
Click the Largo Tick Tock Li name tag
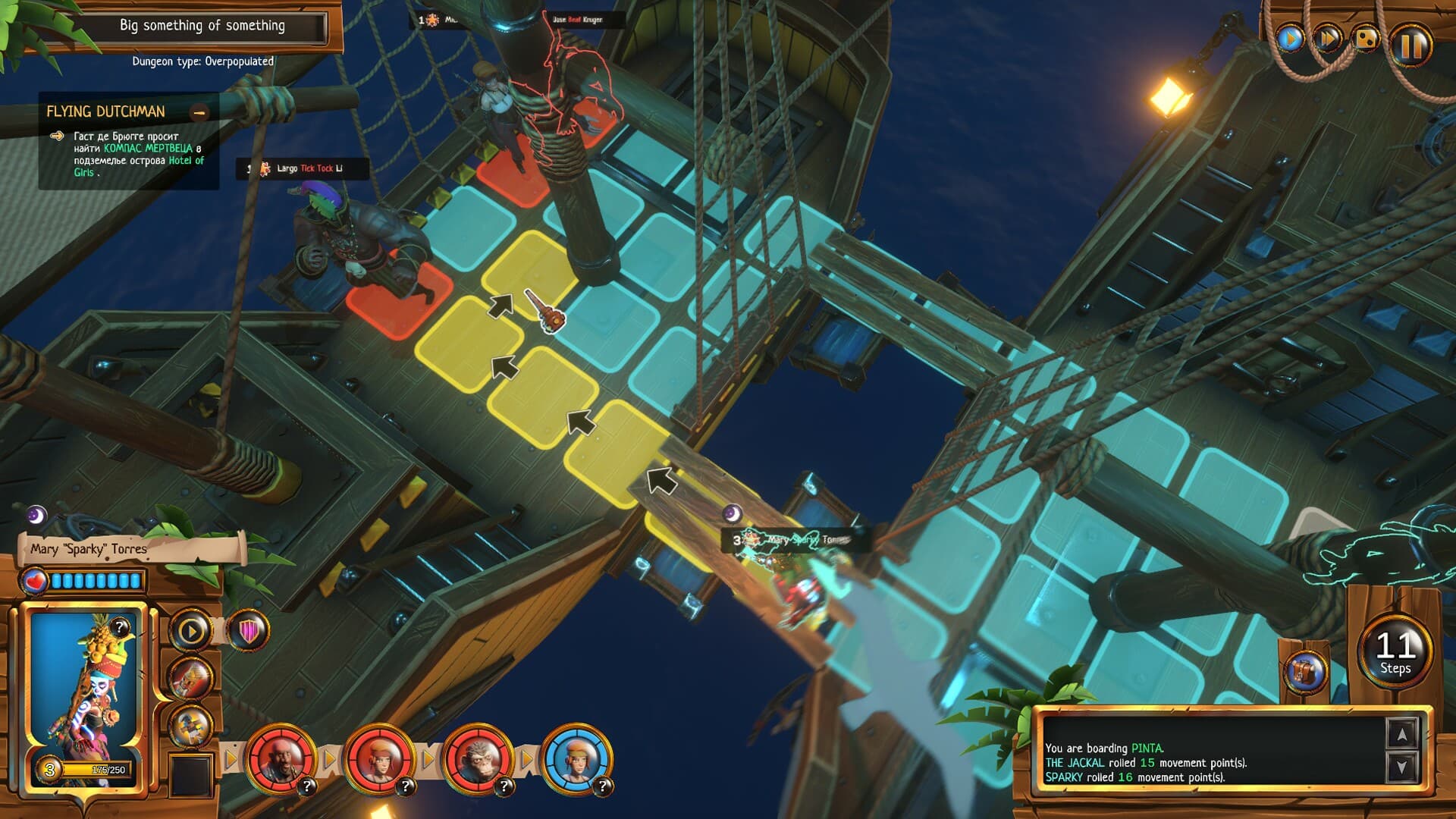click(303, 168)
